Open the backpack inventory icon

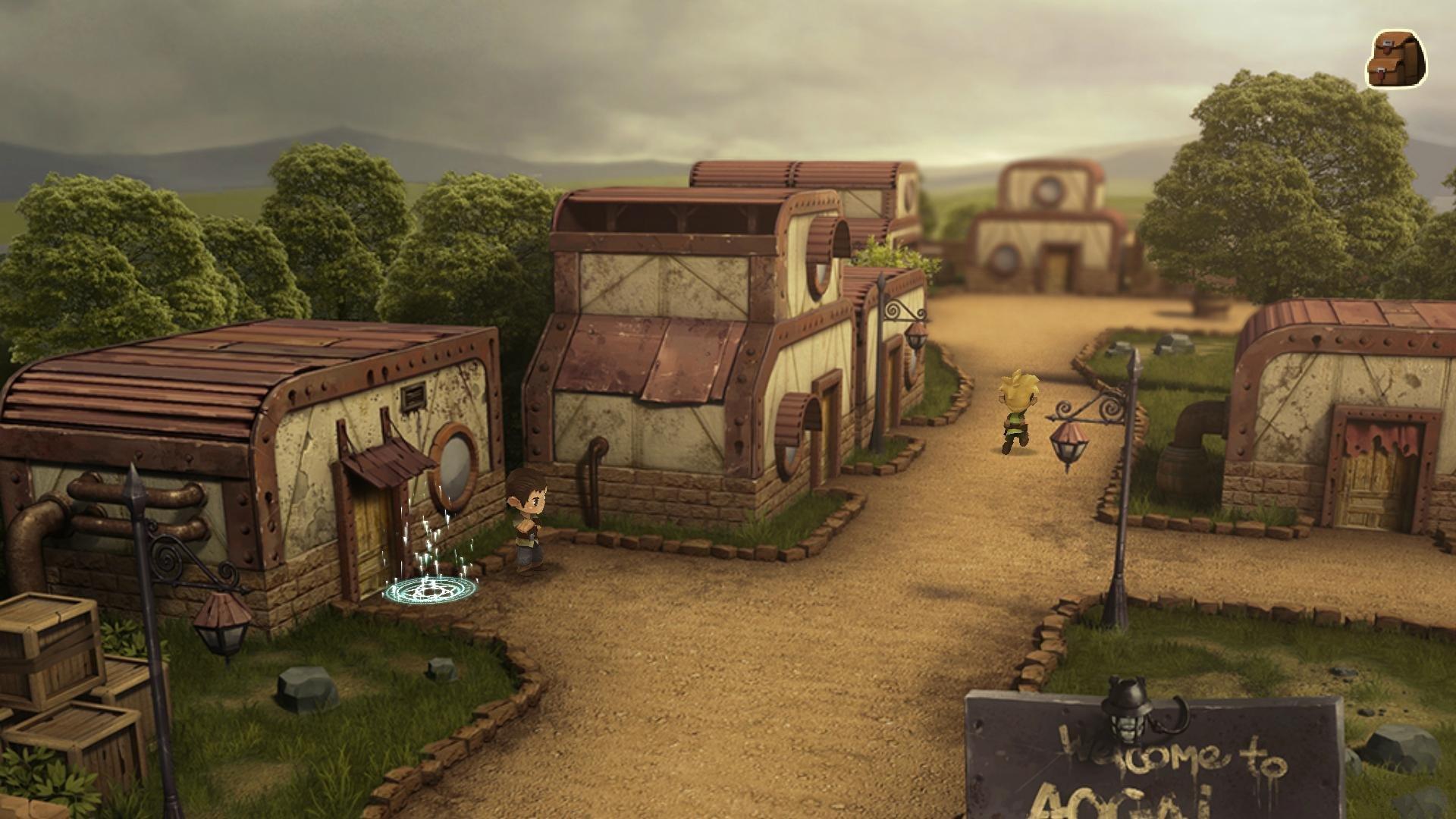[x=1395, y=60]
